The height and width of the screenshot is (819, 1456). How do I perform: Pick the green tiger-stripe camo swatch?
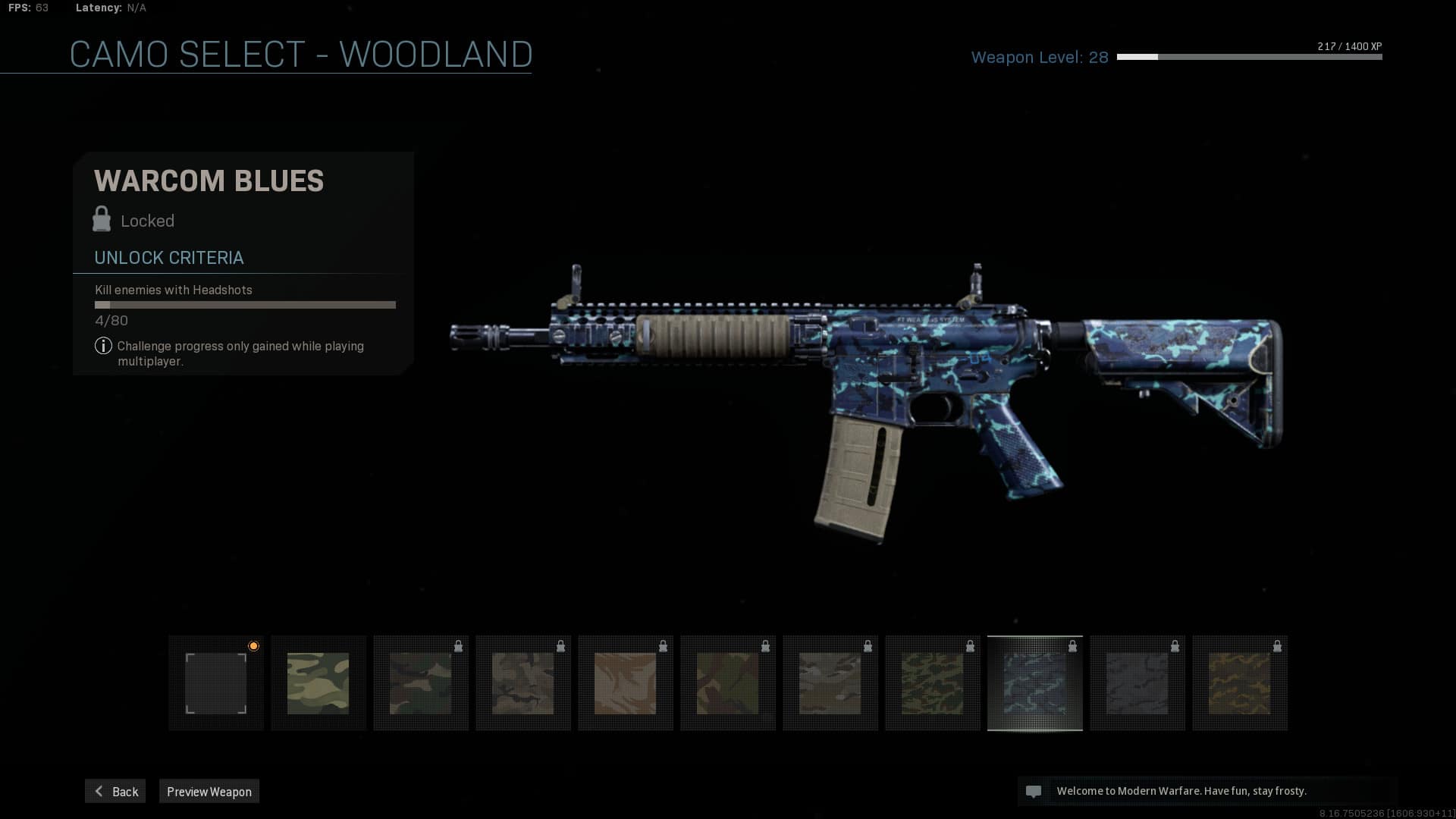[x=933, y=683]
